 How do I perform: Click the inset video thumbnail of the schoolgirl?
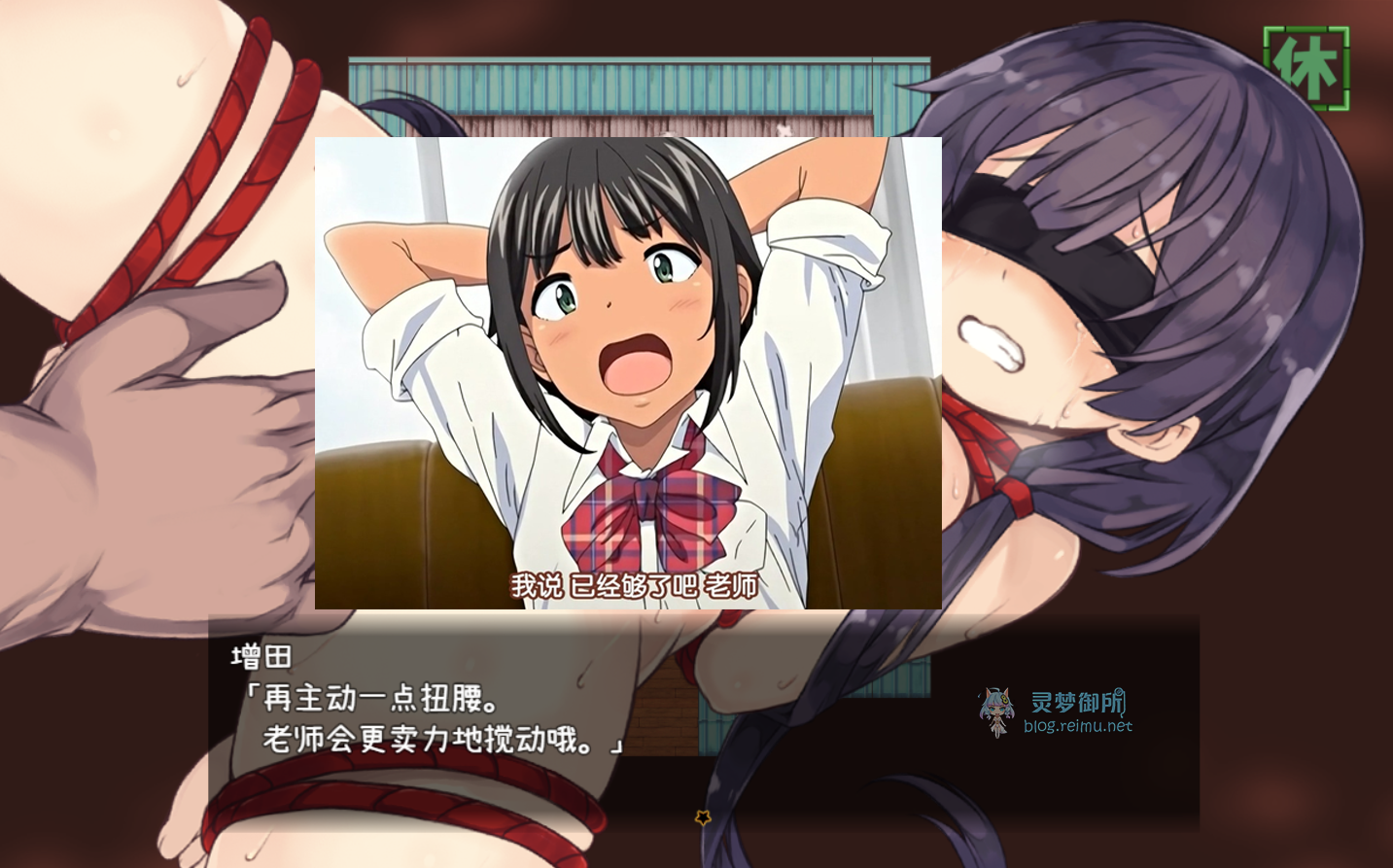pyautogui.click(x=628, y=372)
